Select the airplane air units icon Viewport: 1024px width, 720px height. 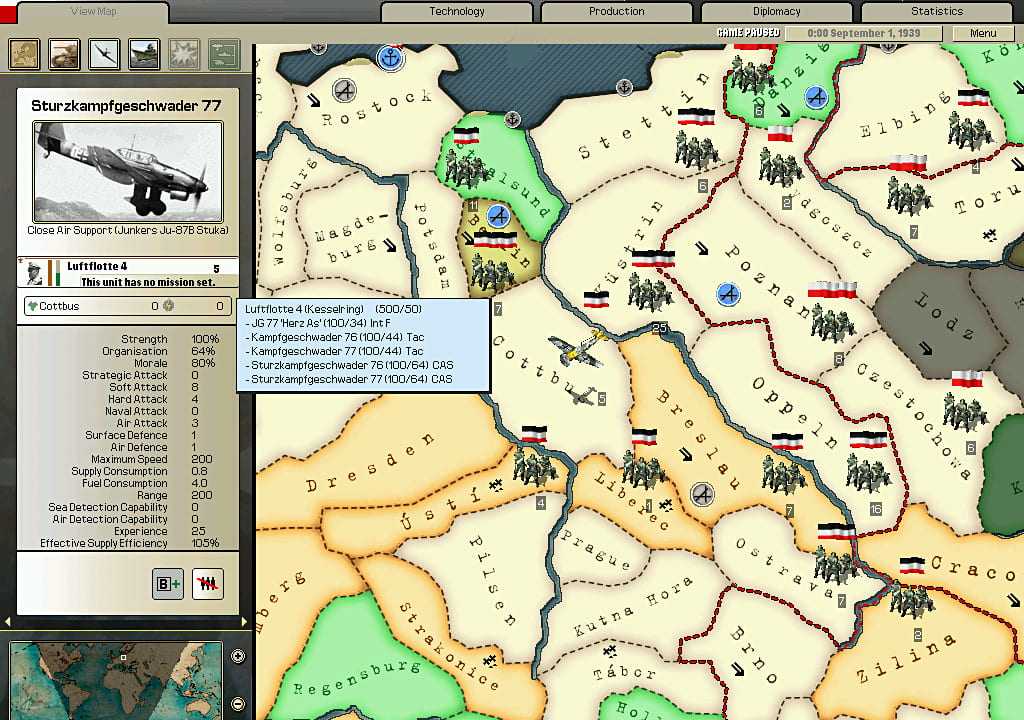point(104,53)
